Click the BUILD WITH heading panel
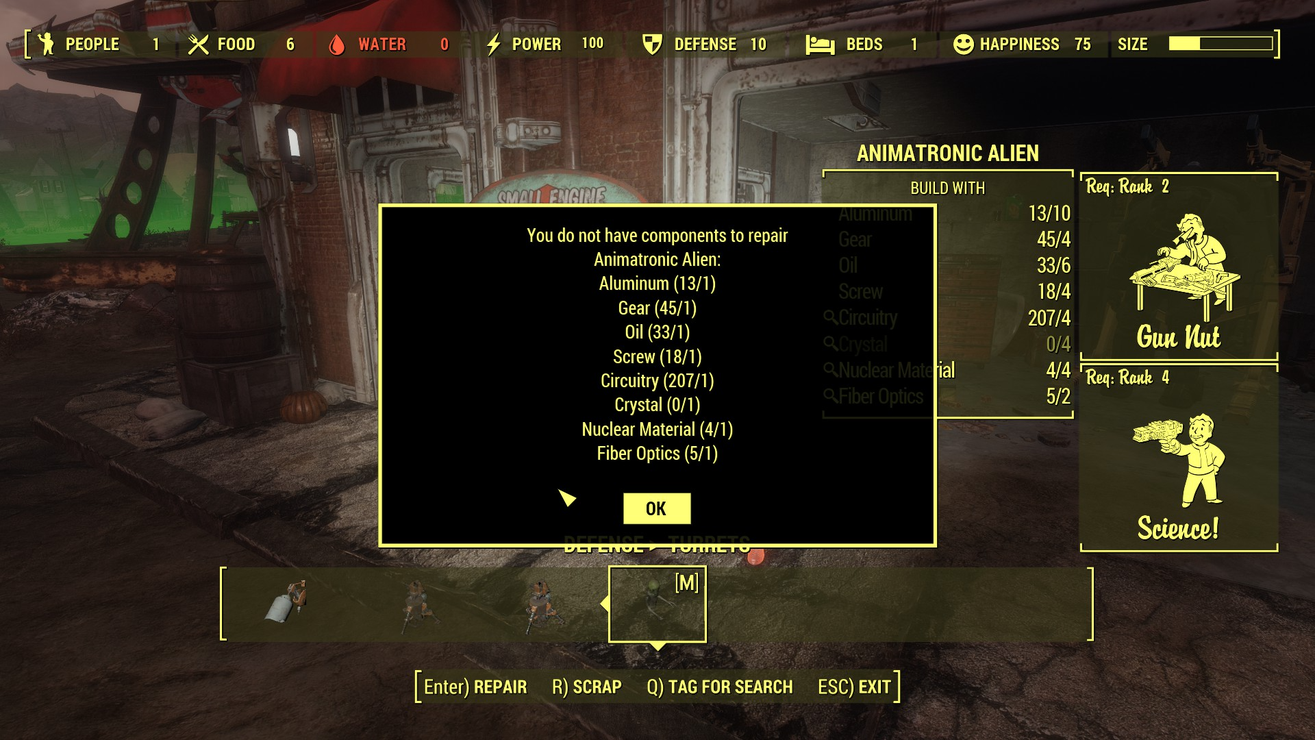 pos(947,187)
